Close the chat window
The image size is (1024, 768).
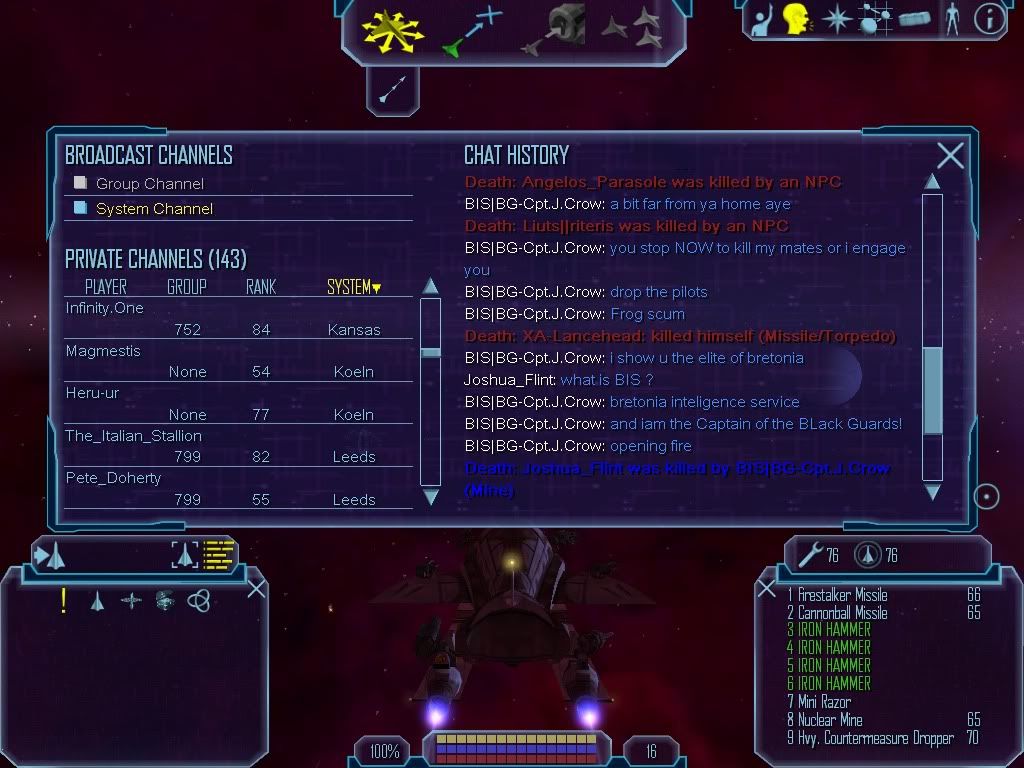[x=950, y=155]
